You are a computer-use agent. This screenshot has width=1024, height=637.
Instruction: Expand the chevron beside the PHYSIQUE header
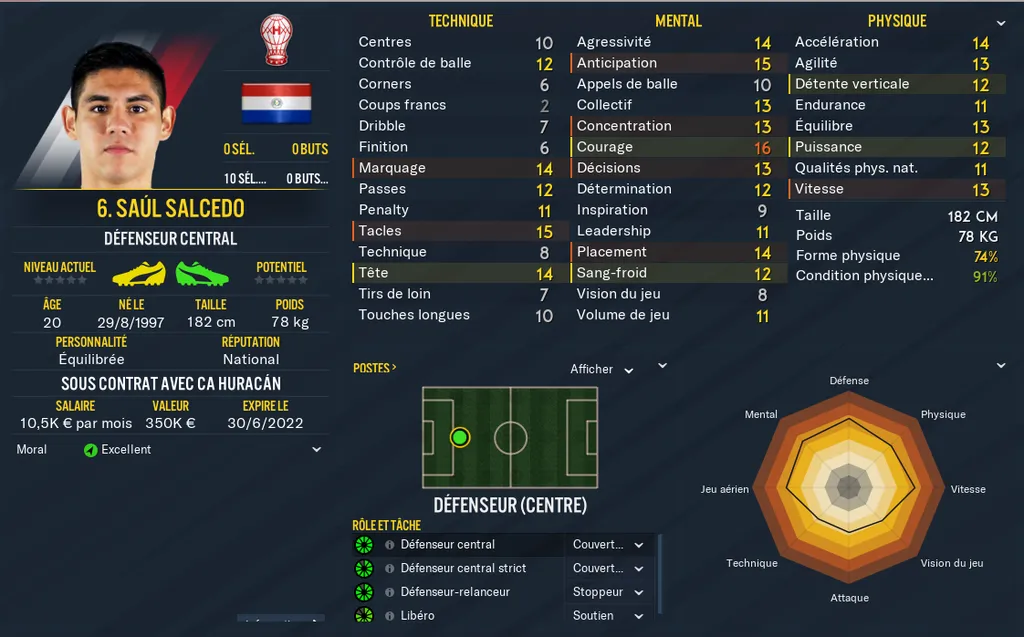coord(1001,22)
